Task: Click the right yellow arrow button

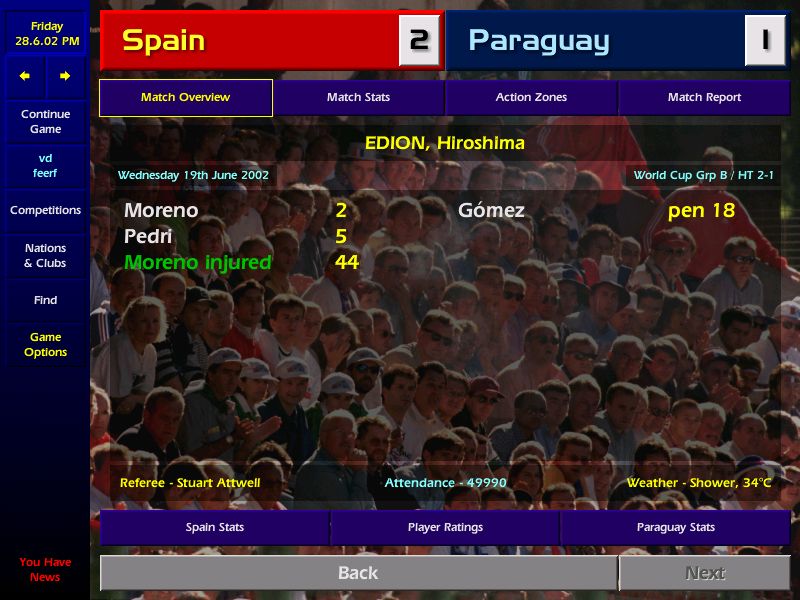Action: (65, 76)
